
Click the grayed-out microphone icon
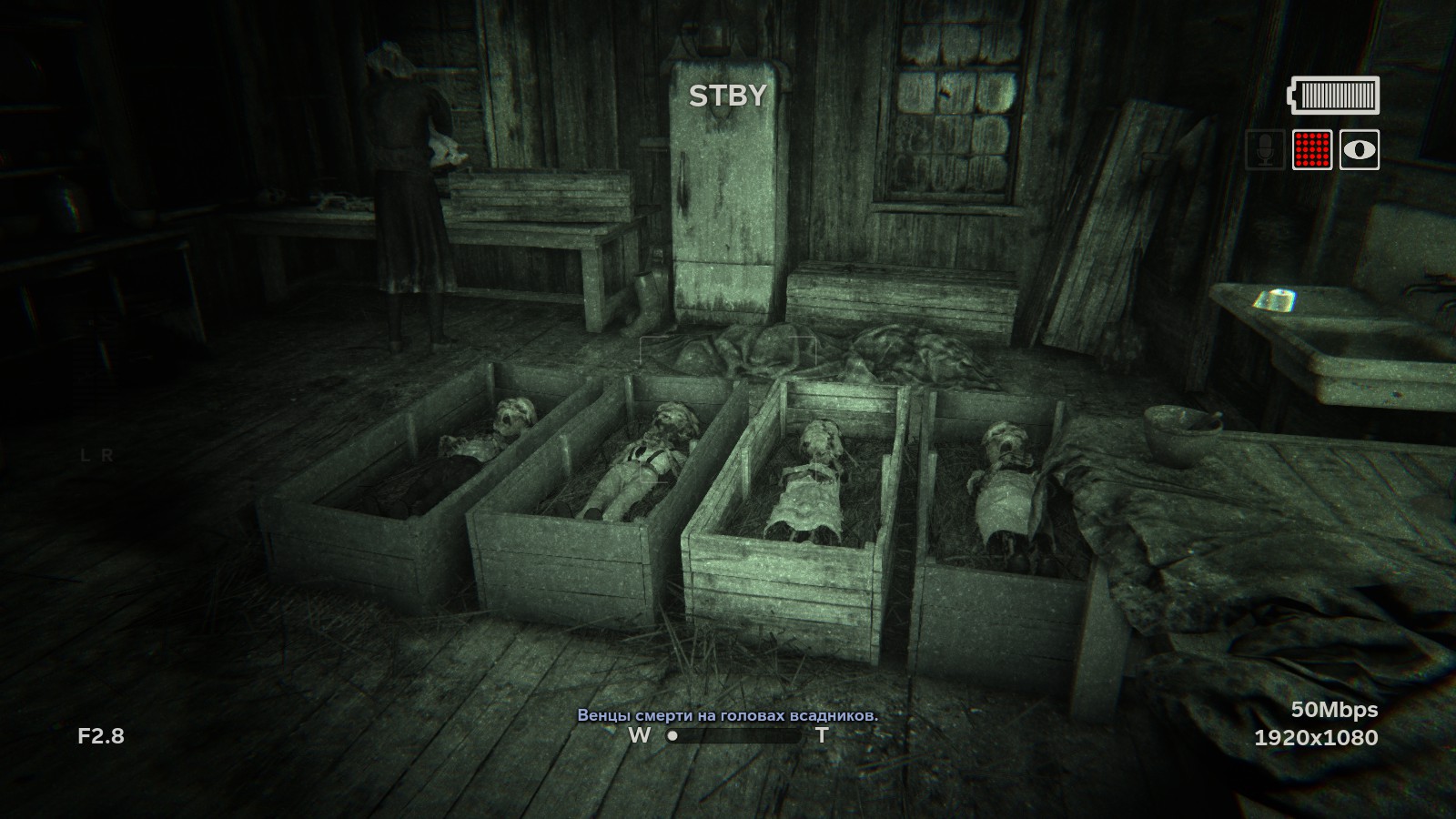click(x=1265, y=147)
